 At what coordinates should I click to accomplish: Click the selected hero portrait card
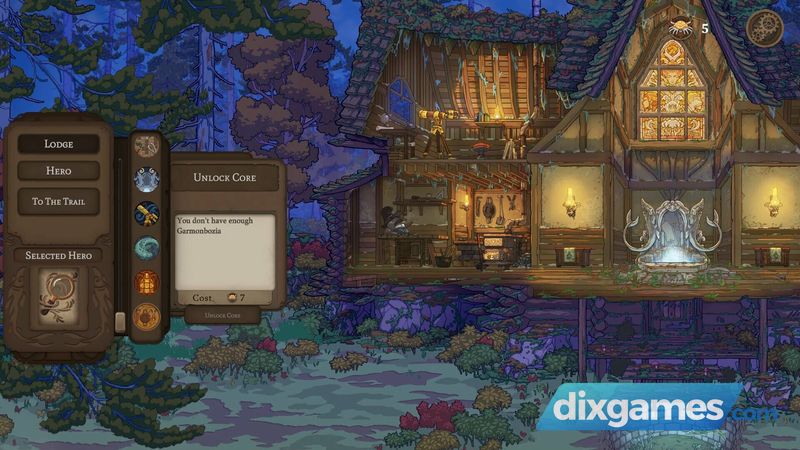[x=58, y=298]
